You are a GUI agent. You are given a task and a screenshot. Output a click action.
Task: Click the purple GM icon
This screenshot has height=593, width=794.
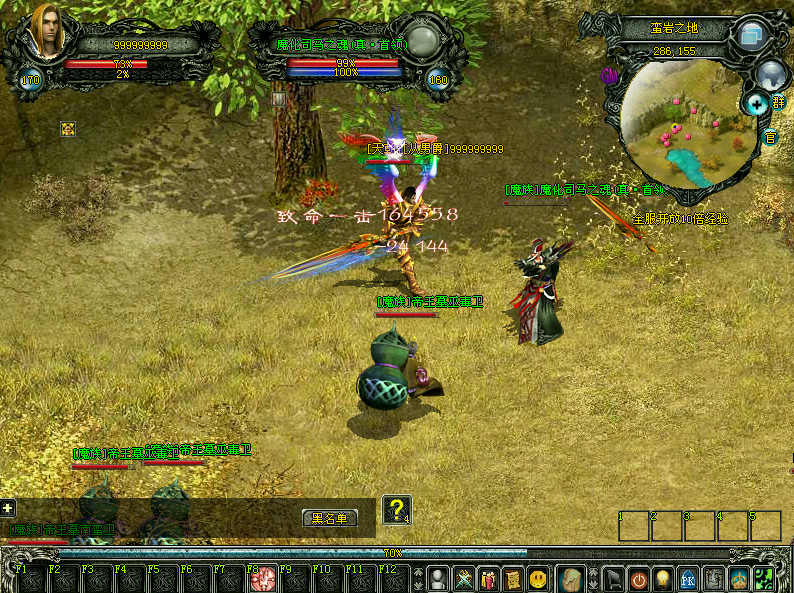pyautogui.click(x=608, y=75)
